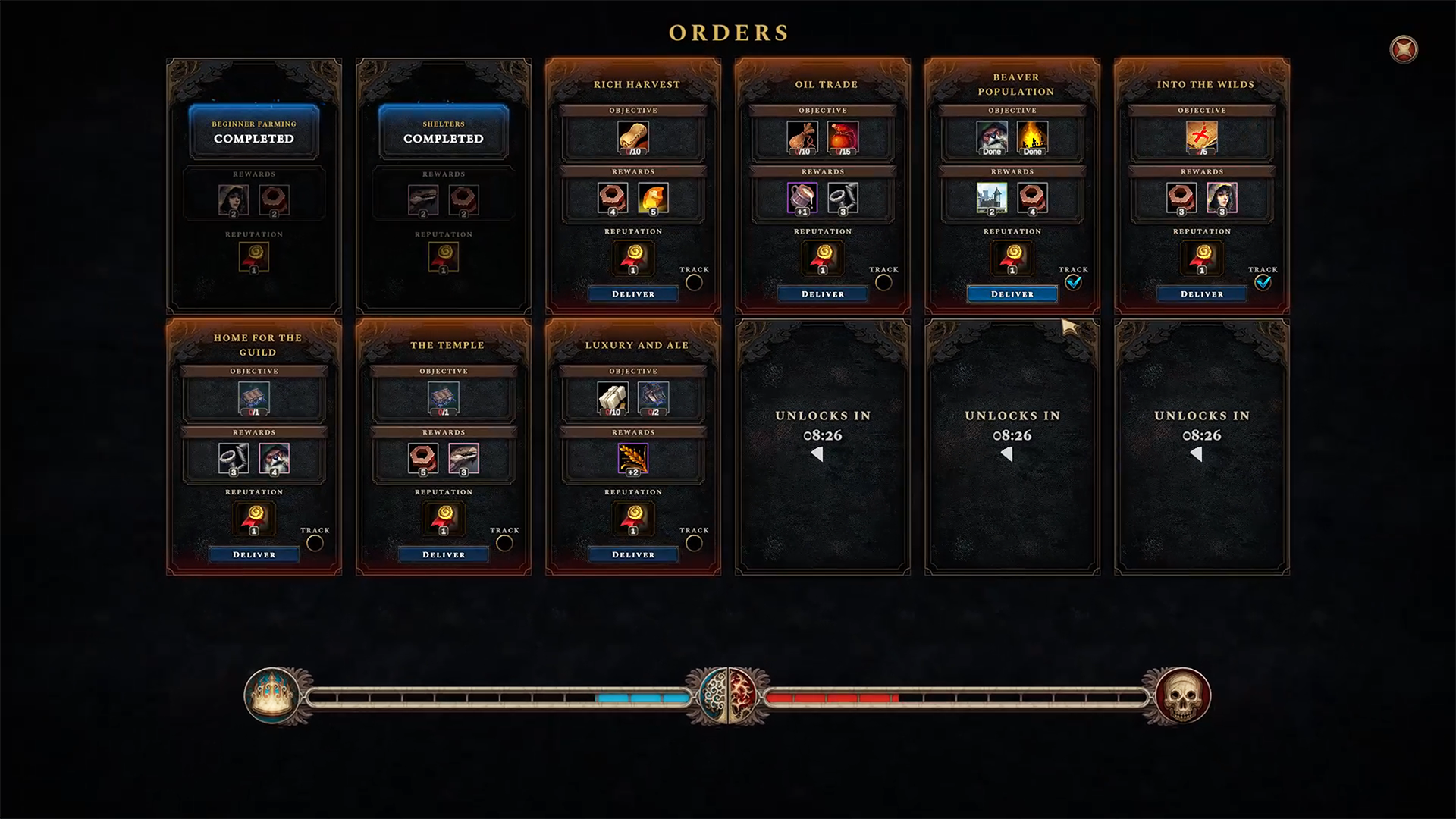1456x819 pixels.
Task: Track the Luxury and Ale order
Action: (694, 544)
